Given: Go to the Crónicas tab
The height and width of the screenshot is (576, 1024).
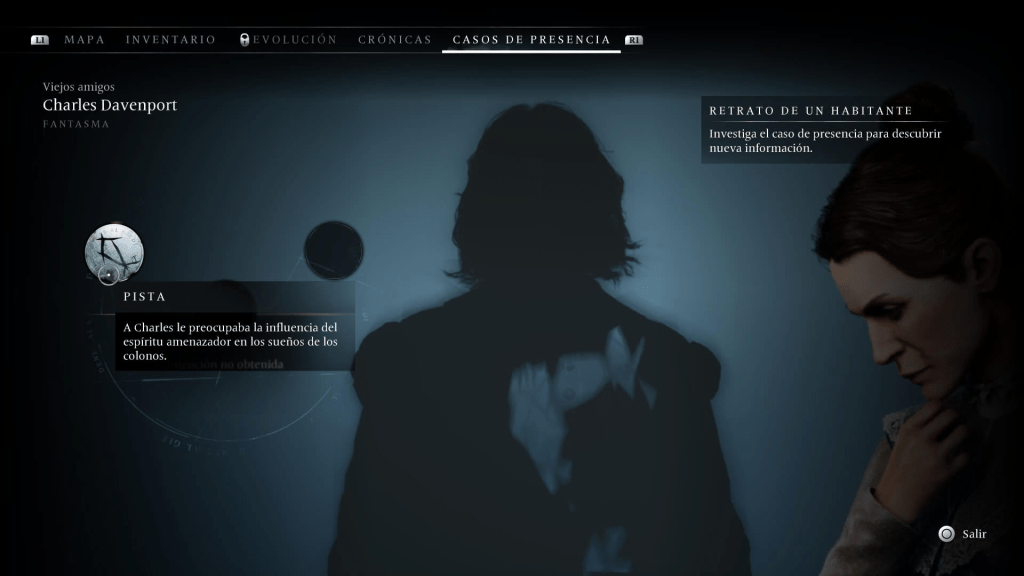Looking at the screenshot, I should pyautogui.click(x=395, y=40).
